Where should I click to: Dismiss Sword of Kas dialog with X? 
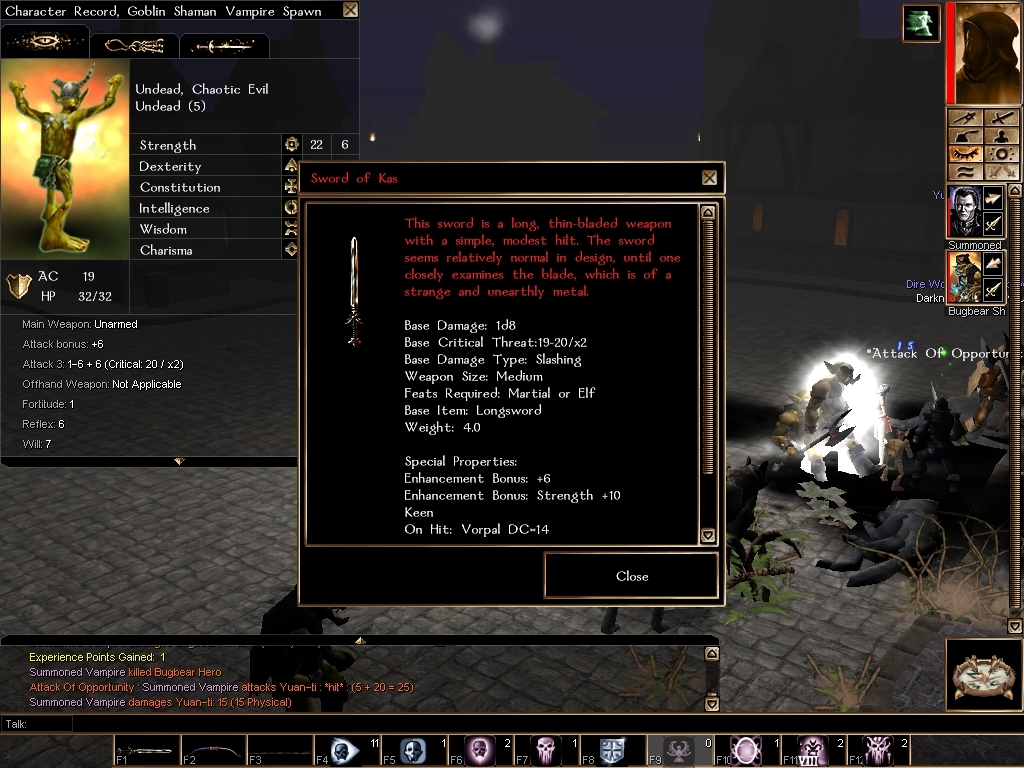click(709, 178)
